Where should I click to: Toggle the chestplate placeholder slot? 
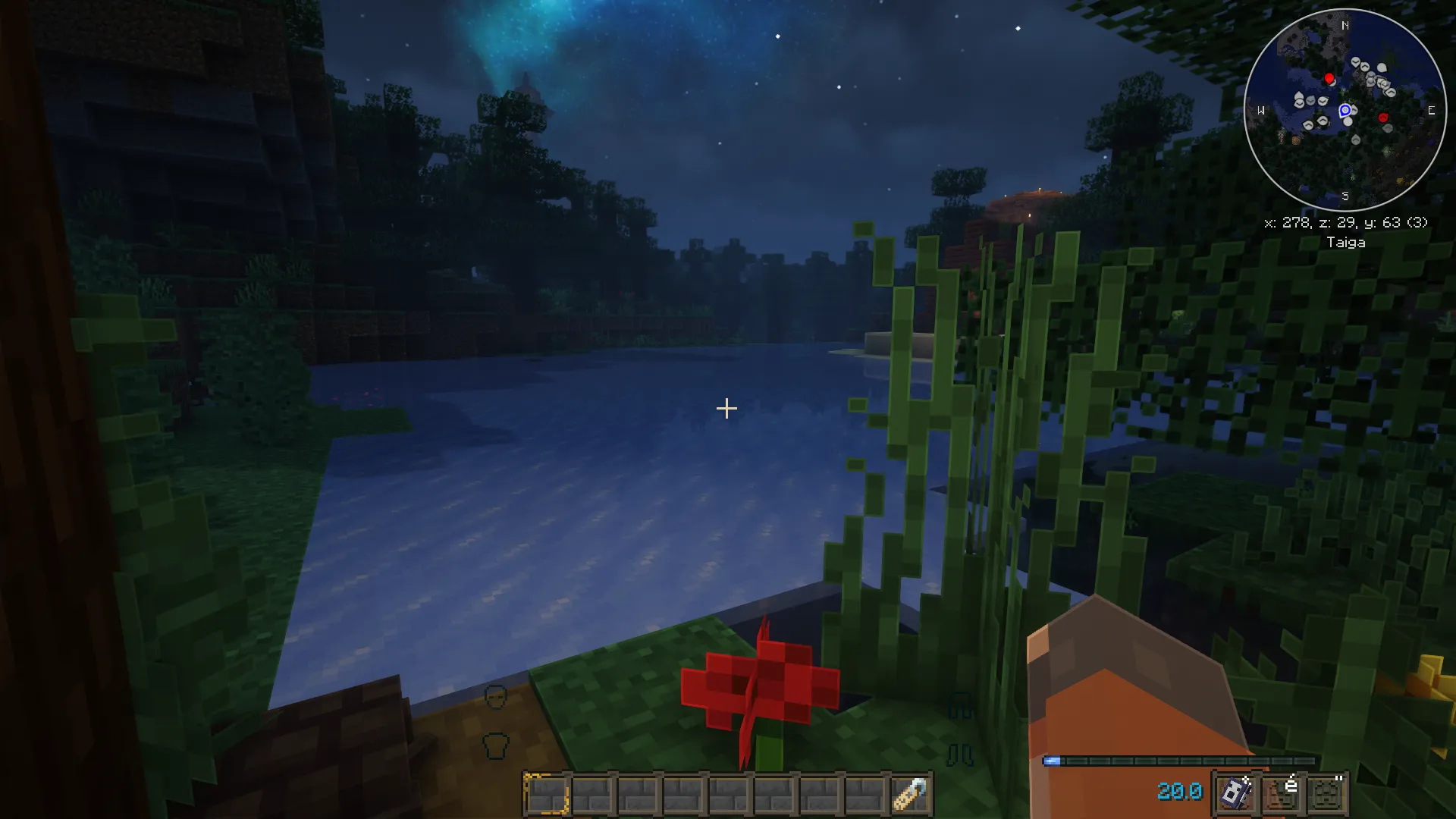coord(496,746)
